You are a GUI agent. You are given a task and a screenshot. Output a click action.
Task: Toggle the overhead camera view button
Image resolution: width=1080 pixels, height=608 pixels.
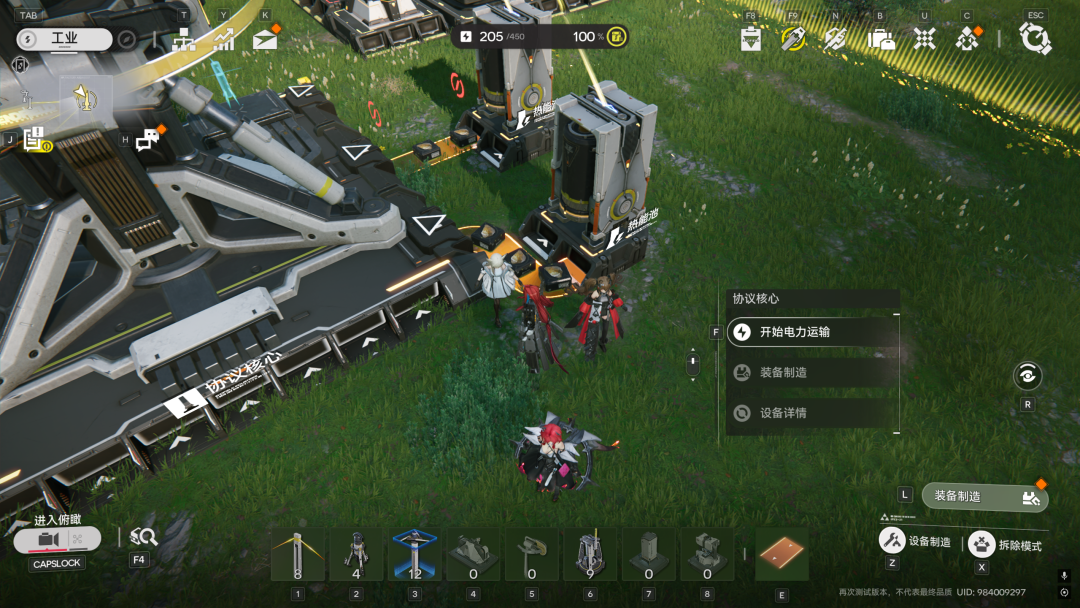[x=57, y=540]
